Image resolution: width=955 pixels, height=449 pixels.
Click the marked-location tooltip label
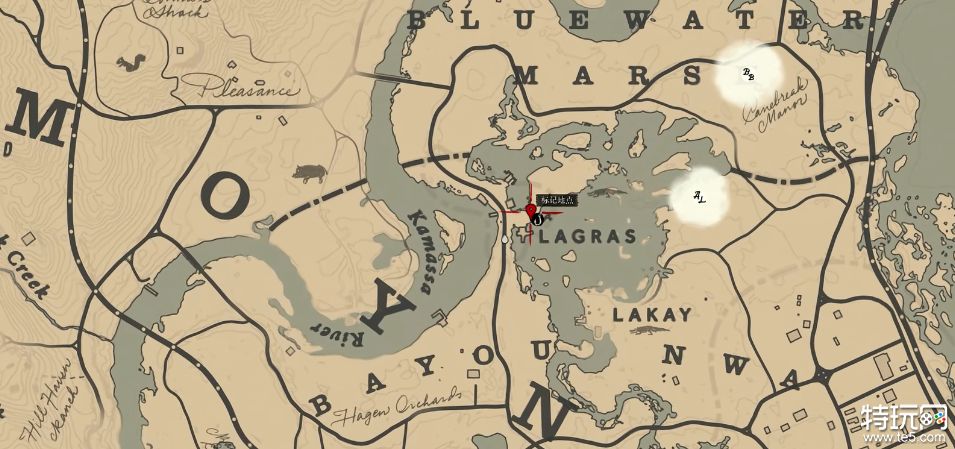point(558,201)
